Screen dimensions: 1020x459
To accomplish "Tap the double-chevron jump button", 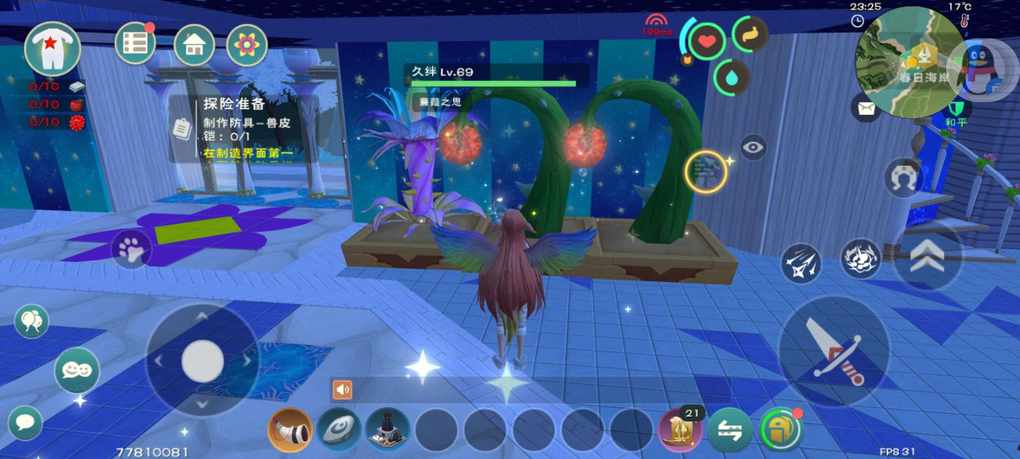I will (x=927, y=257).
